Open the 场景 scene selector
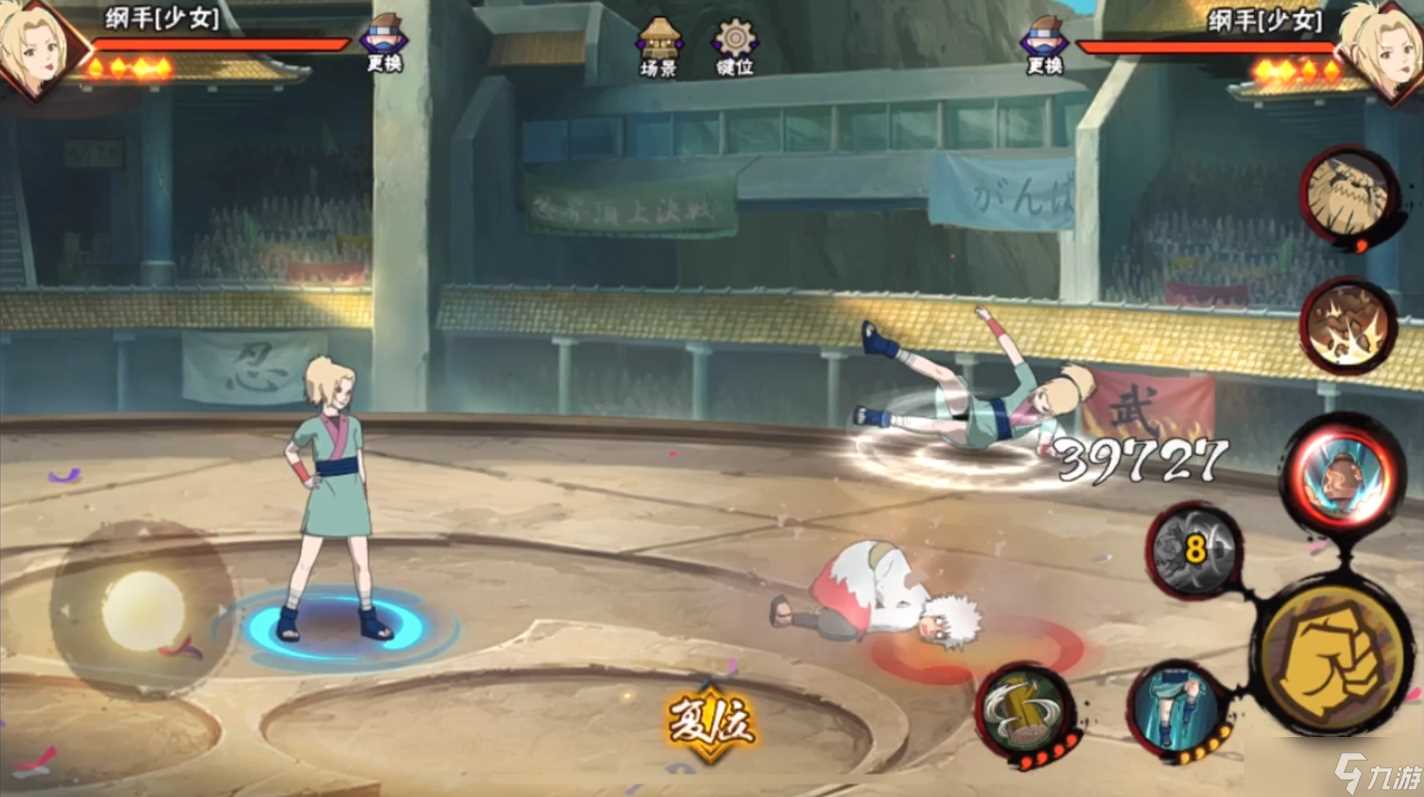The image size is (1424, 797). tap(659, 45)
